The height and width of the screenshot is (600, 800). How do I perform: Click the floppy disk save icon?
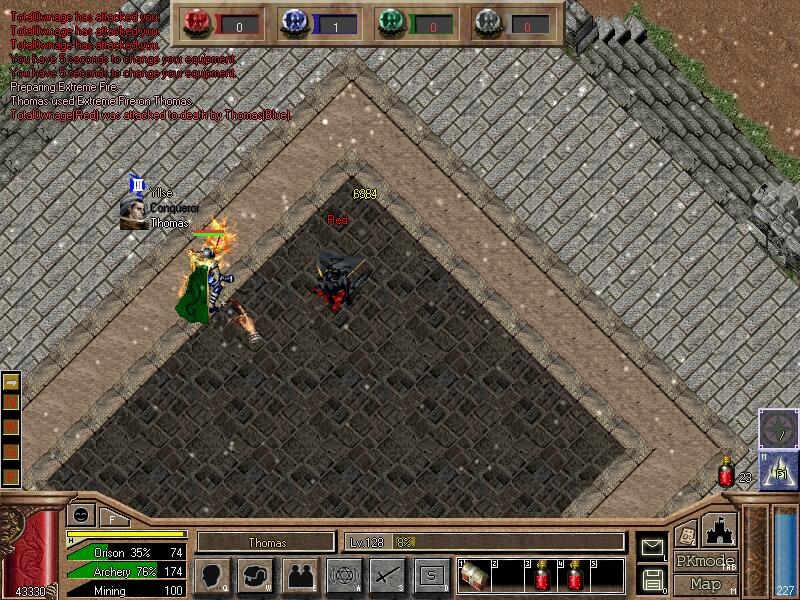click(x=652, y=579)
